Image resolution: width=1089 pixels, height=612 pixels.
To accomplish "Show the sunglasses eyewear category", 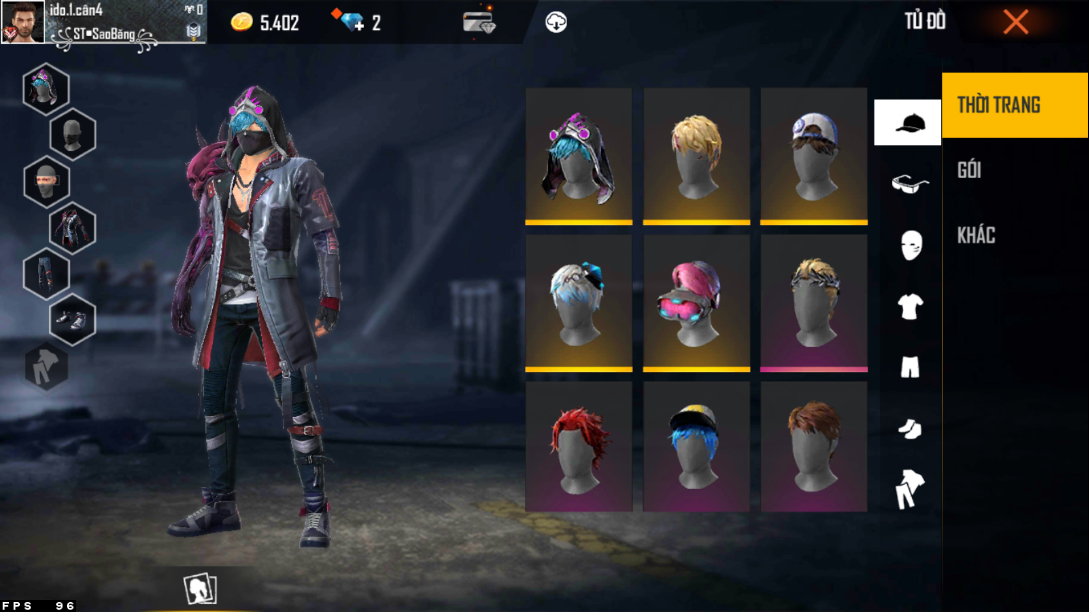I will coord(909,183).
